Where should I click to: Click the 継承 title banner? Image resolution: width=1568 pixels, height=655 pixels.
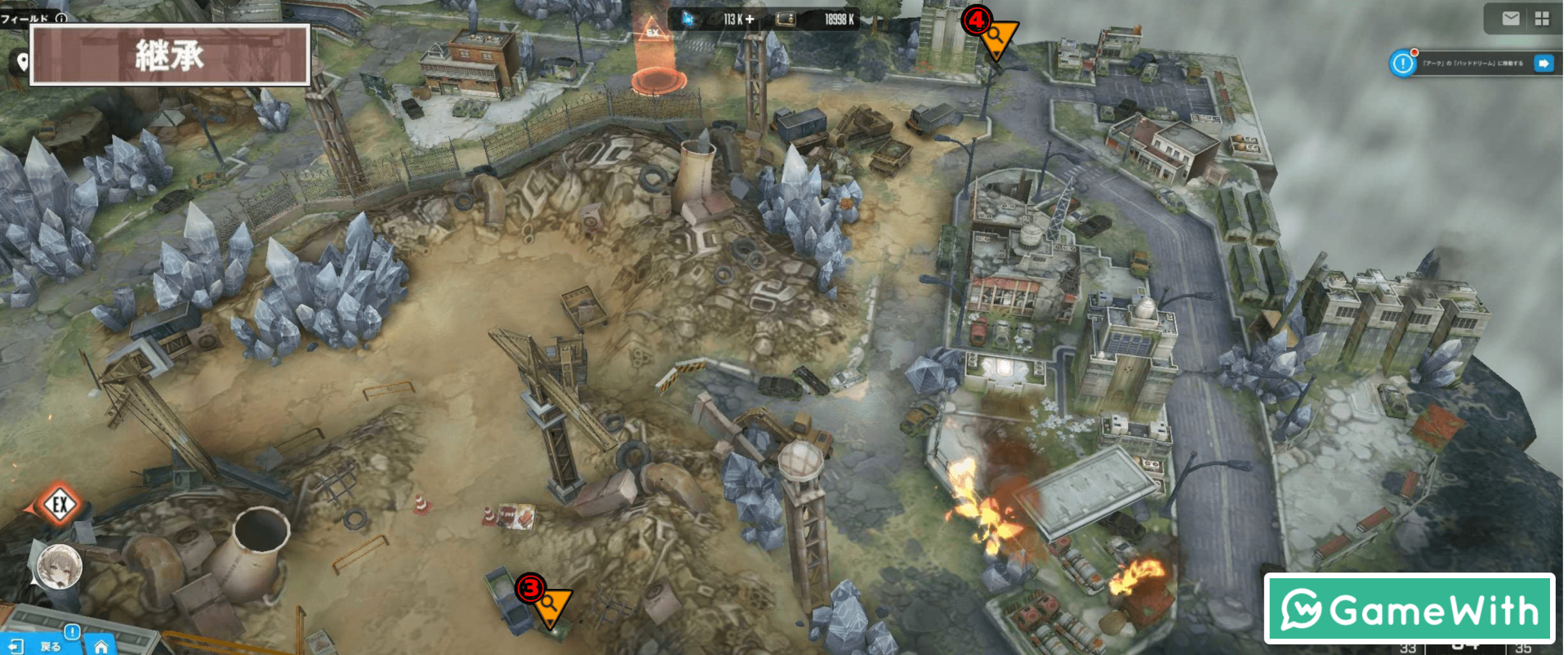pos(170,55)
